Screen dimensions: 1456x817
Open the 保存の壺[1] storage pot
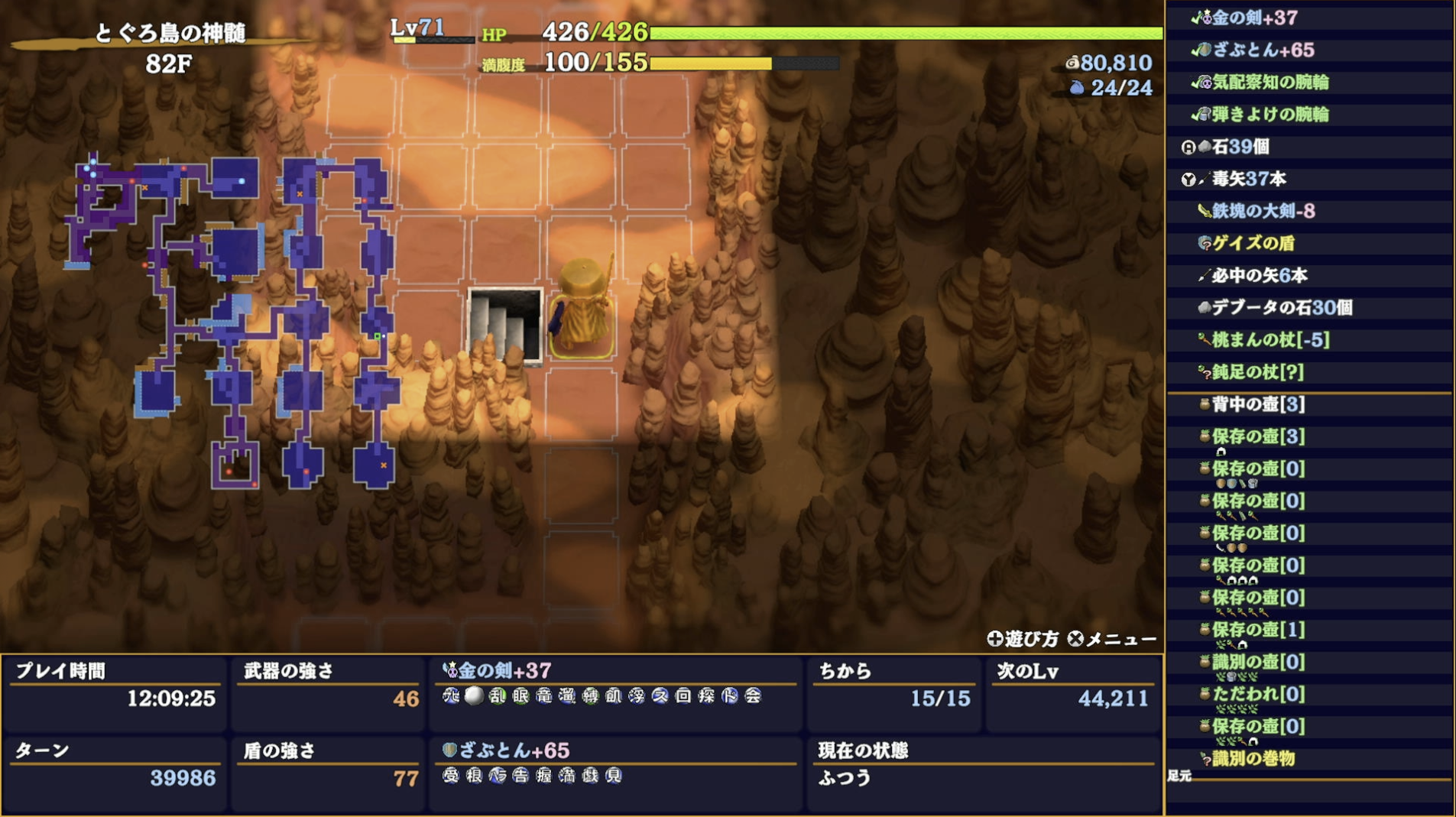pos(1257,630)
